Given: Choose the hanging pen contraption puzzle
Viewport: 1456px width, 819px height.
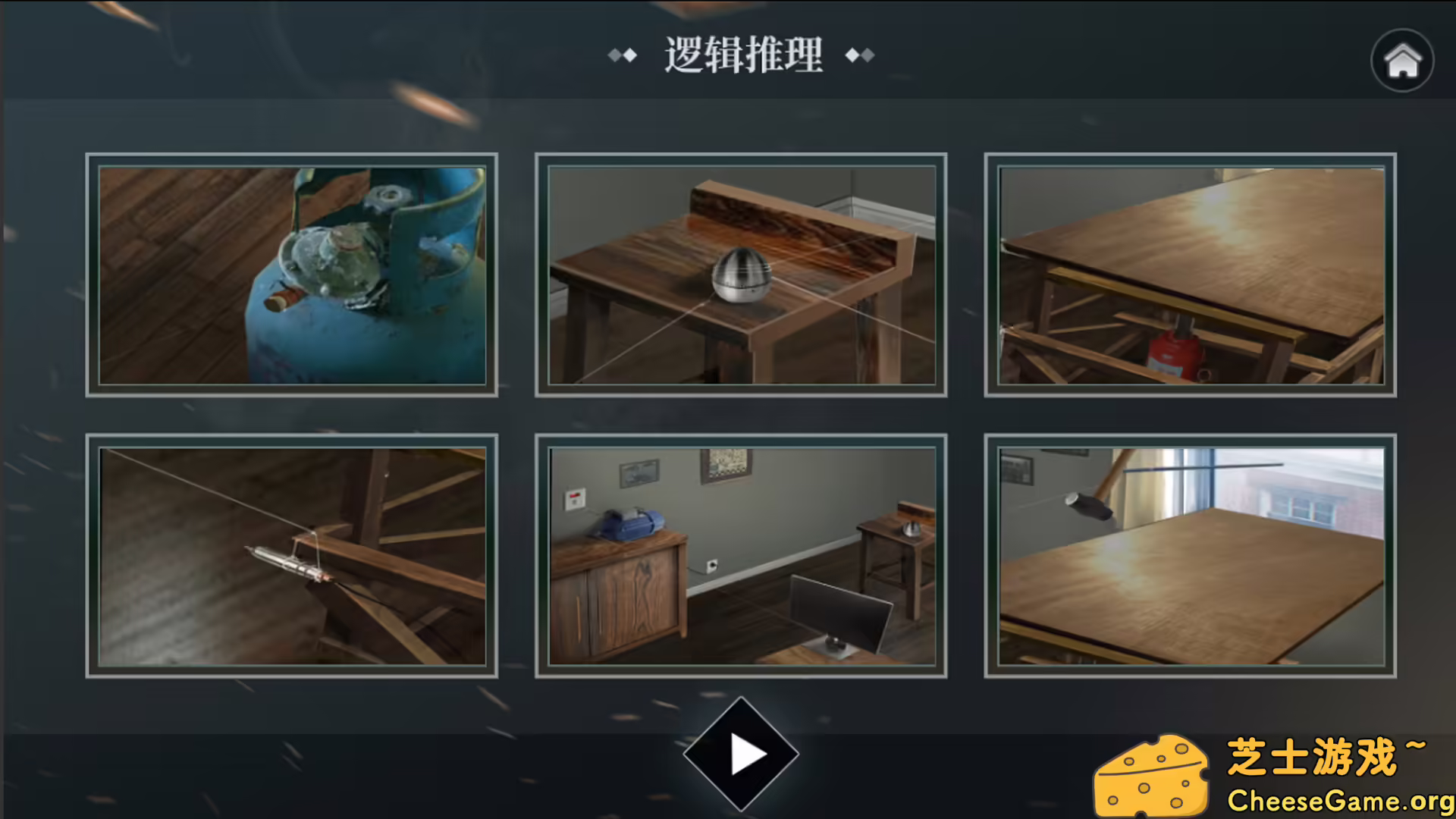Looking at the screenshot, I should pos(292,555).
